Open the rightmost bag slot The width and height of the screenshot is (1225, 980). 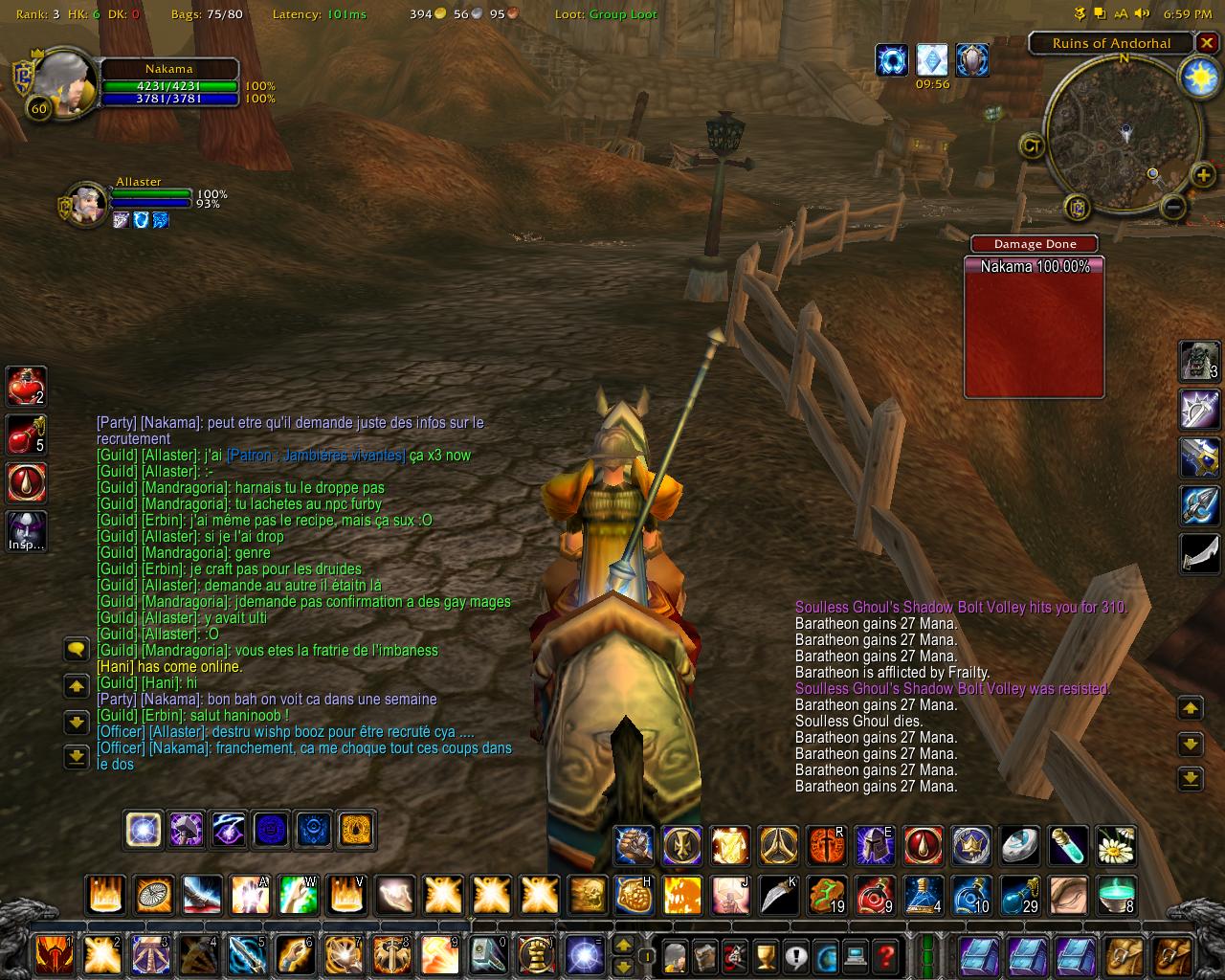click(x=1175, y=955)
